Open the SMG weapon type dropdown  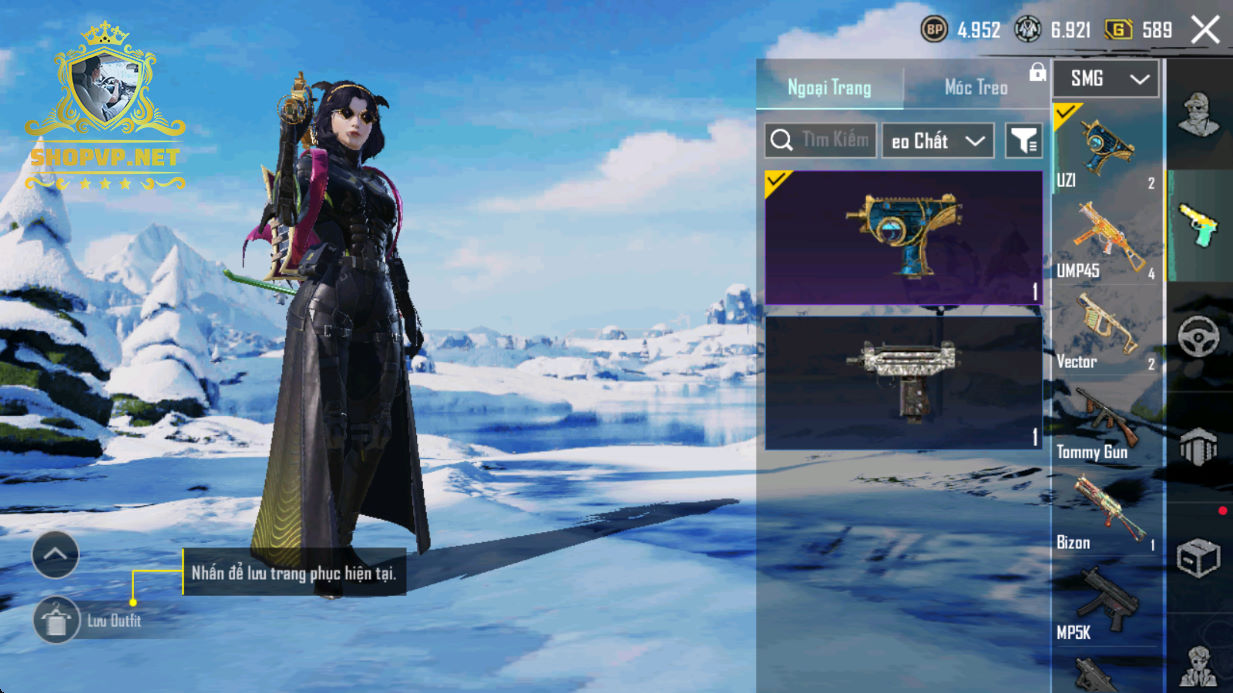(1106, 79)
